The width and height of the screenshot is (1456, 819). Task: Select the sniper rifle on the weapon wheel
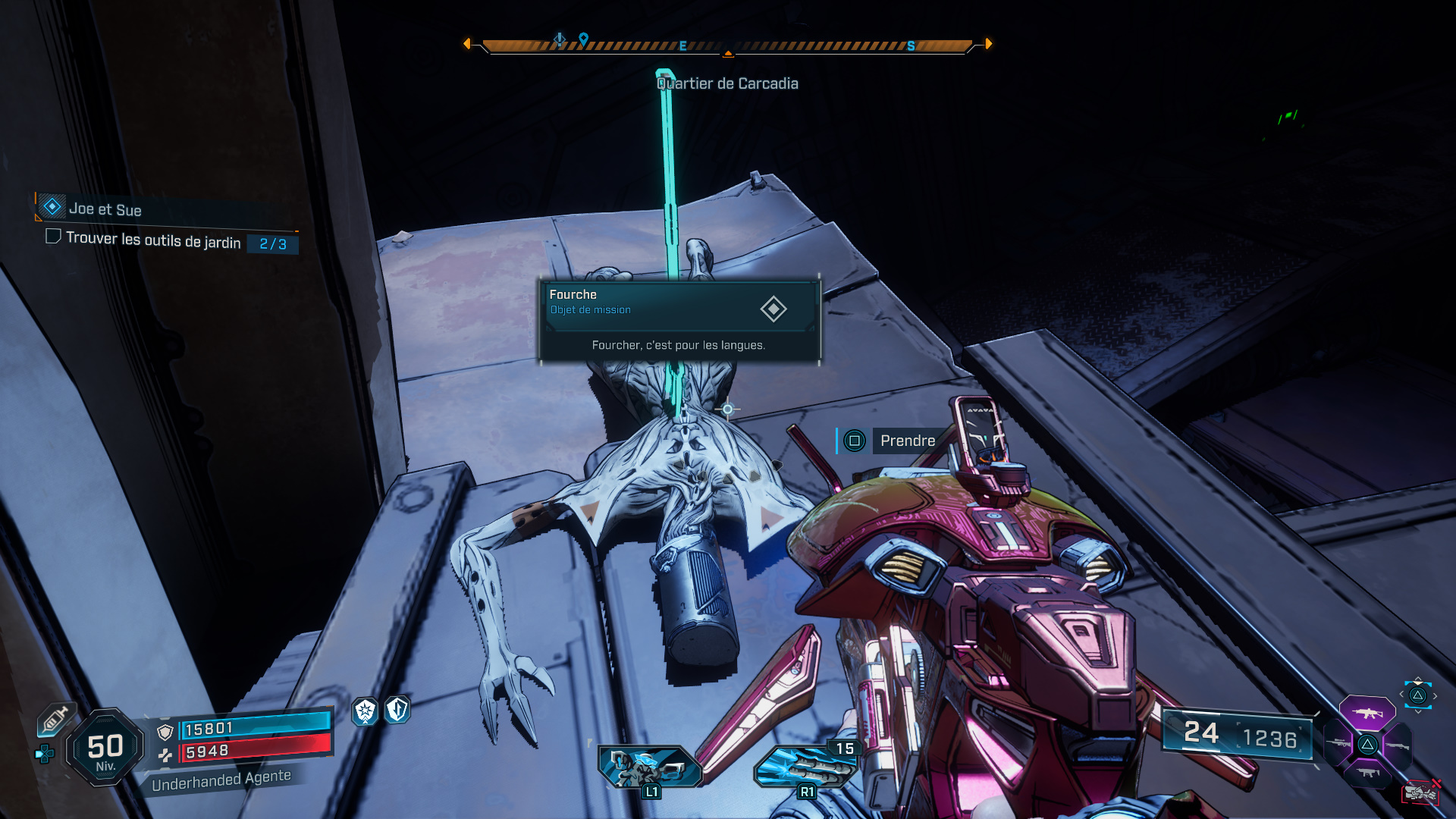click(x=1338, y=744)
